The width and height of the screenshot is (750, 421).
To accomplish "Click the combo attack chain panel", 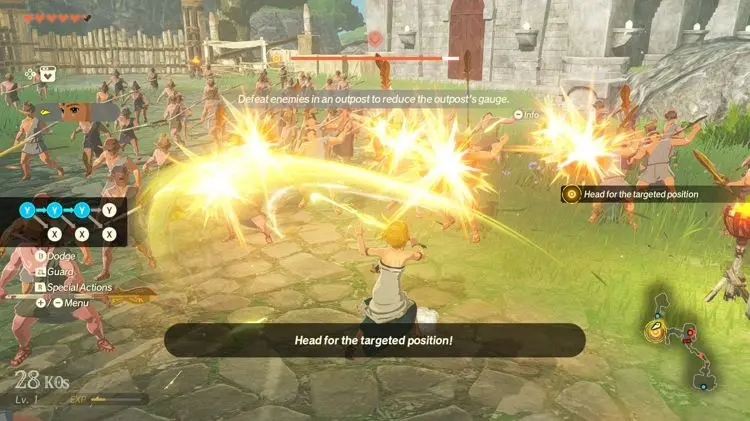I will (67, 221).
